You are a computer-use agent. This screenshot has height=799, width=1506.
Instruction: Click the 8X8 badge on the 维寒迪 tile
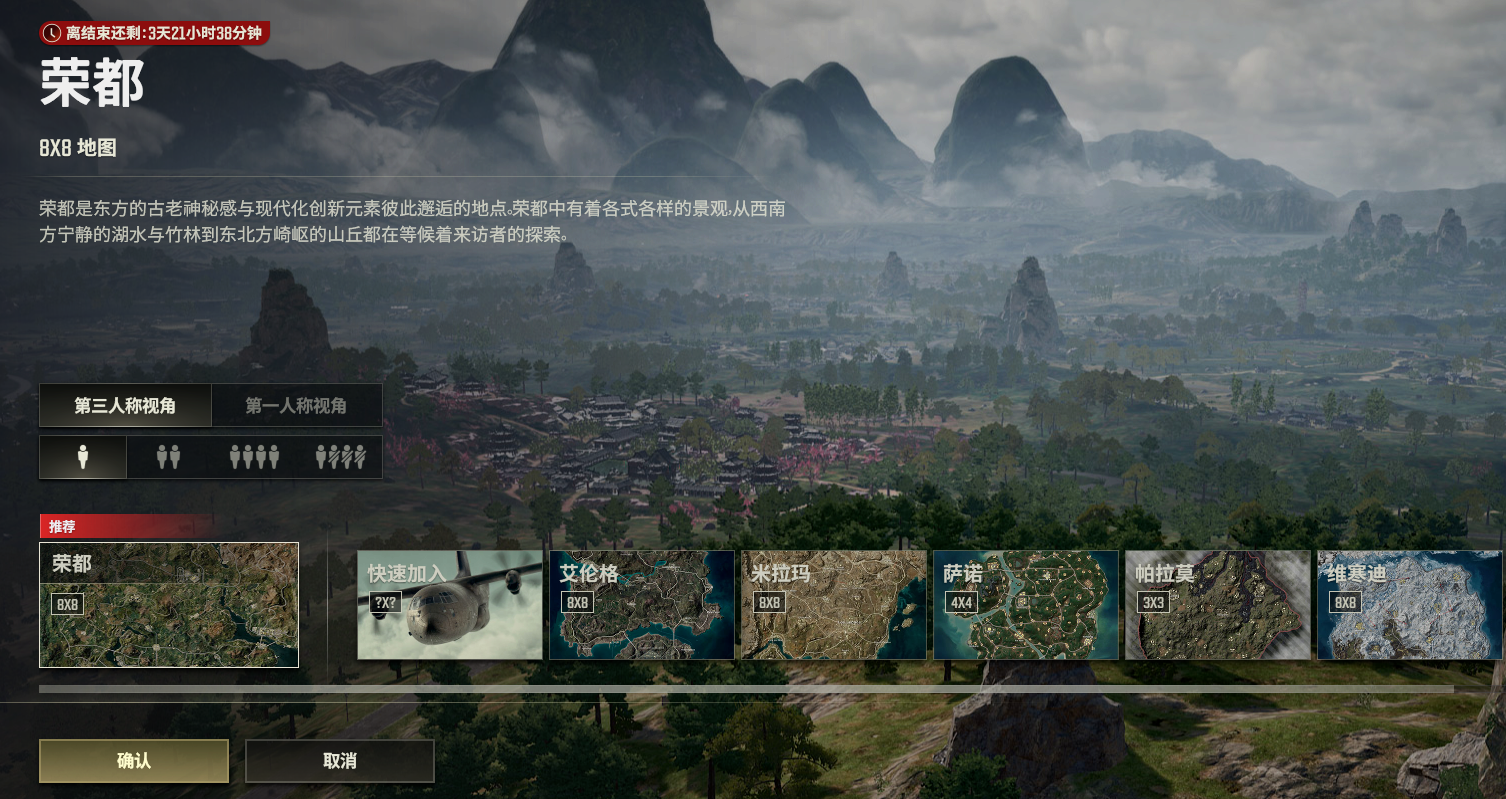pos(1345,602)
